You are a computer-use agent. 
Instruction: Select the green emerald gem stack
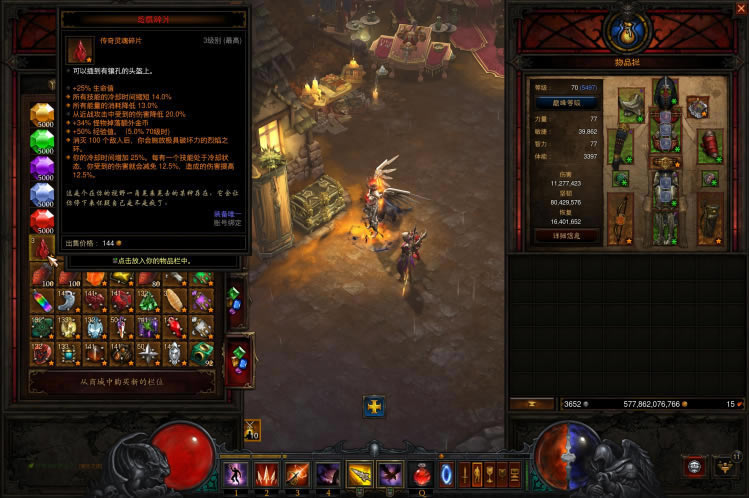[x=42, y=140]
